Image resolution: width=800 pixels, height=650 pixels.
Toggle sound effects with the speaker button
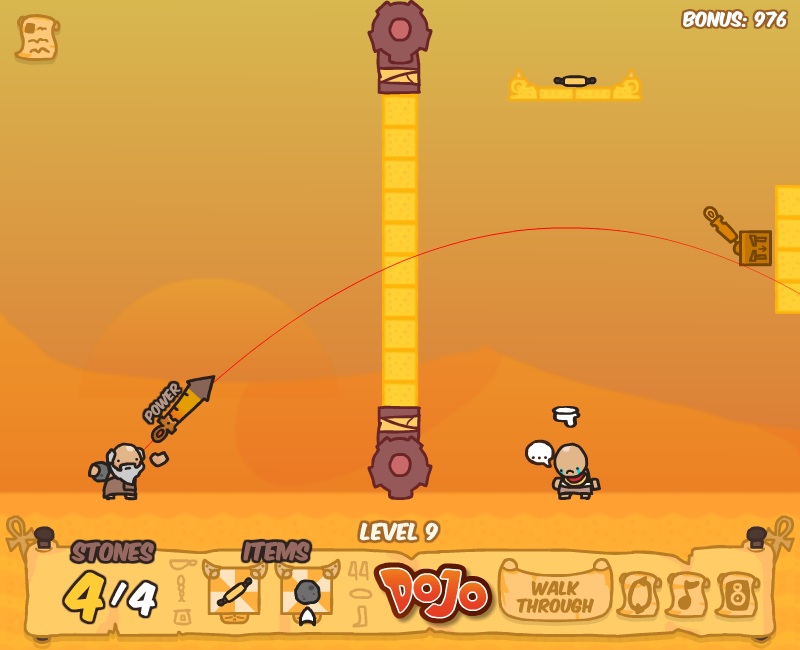coord(737,595)
